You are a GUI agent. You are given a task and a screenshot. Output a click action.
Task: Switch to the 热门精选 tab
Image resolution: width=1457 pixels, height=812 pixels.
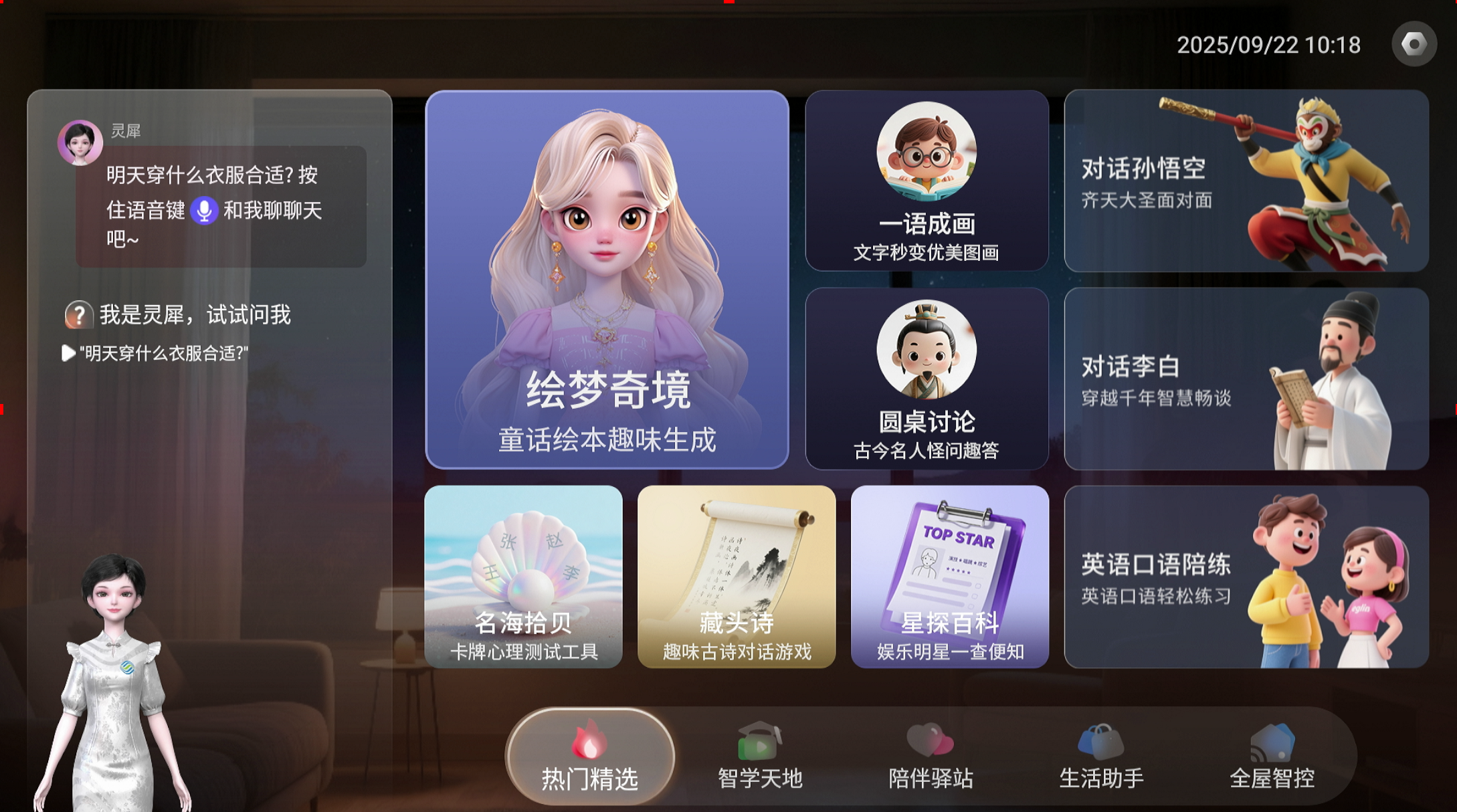[589, 757]
